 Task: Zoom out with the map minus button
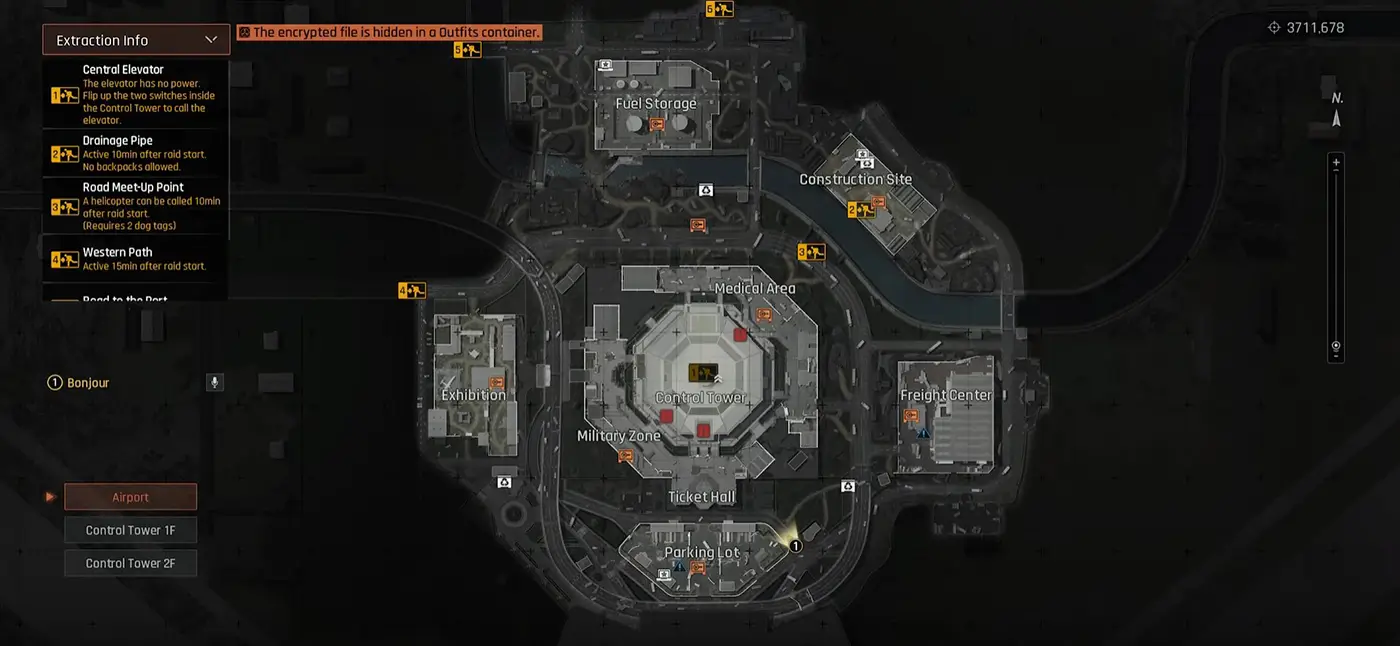(1336, 354)
